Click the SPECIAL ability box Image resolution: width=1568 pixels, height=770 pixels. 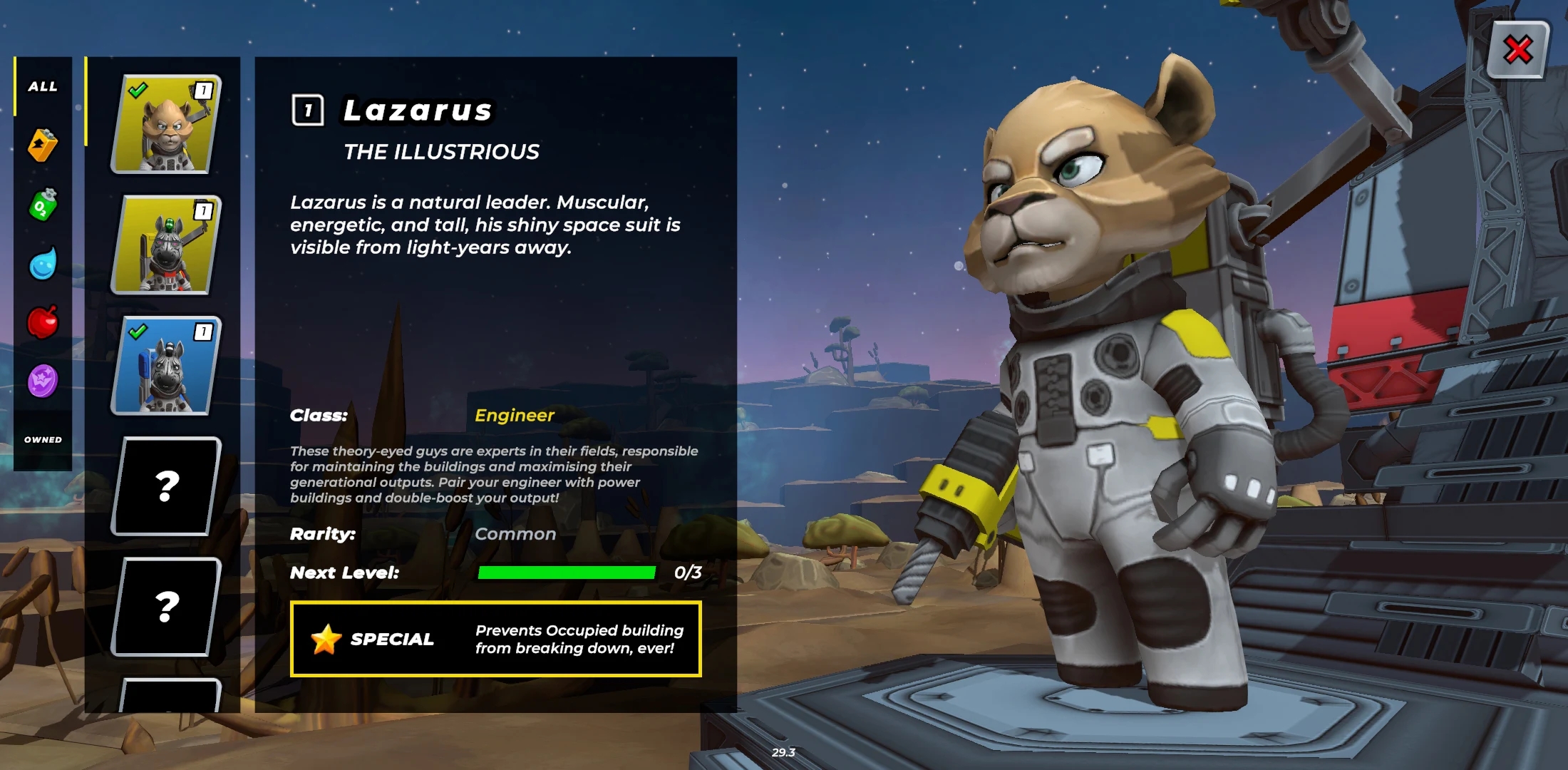point(495,639)
